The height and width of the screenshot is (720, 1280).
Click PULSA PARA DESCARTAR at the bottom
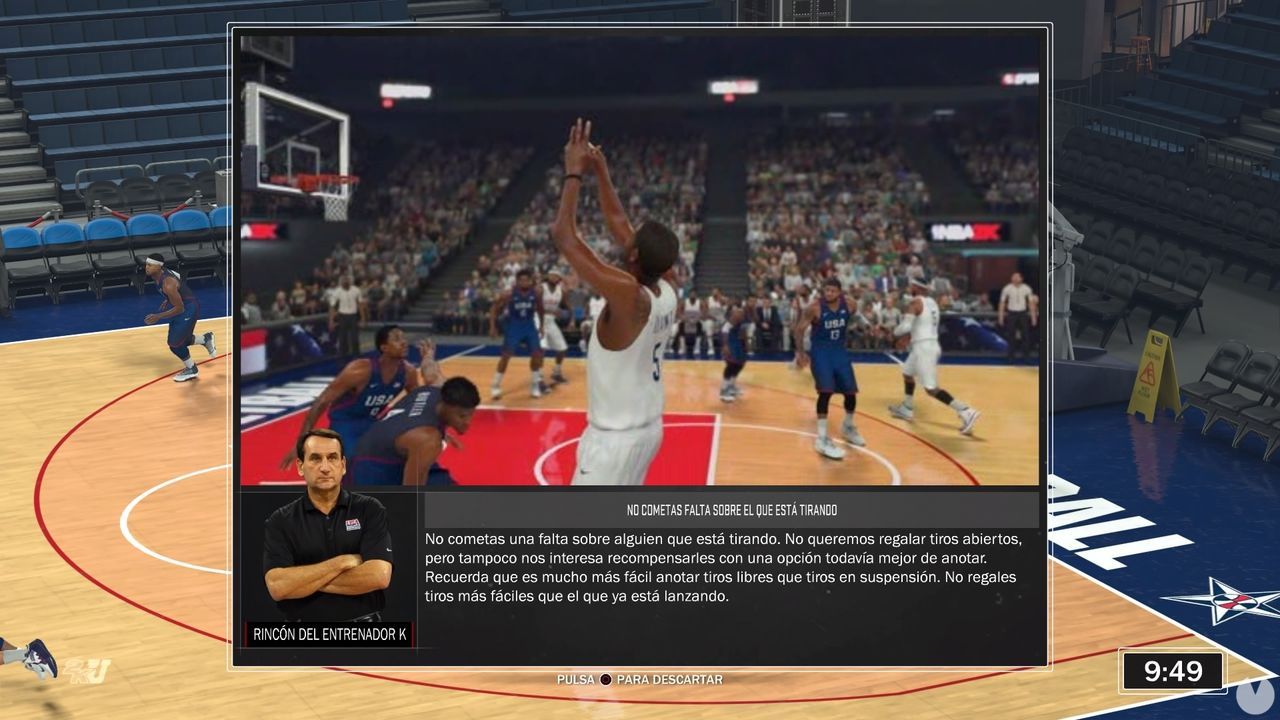pyautogui.click(x=637, y=679)
